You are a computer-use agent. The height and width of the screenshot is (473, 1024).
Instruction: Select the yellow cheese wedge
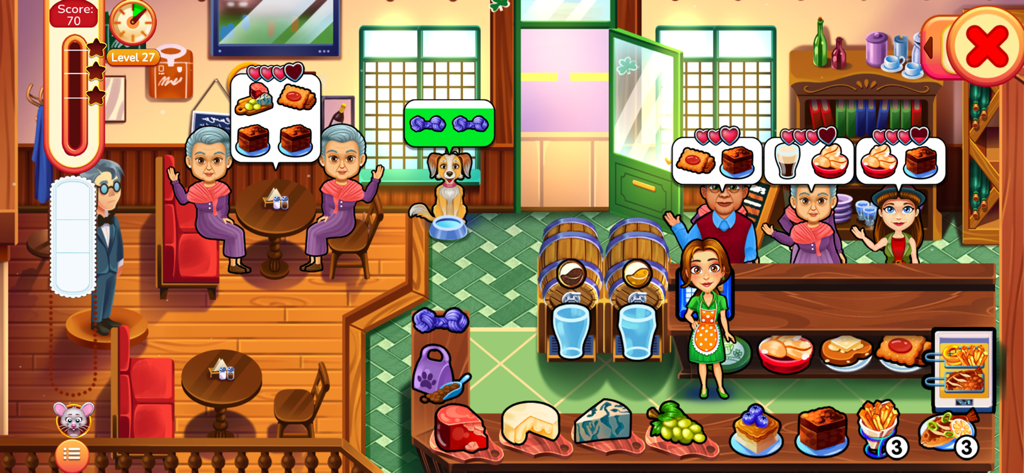(530, 422)
